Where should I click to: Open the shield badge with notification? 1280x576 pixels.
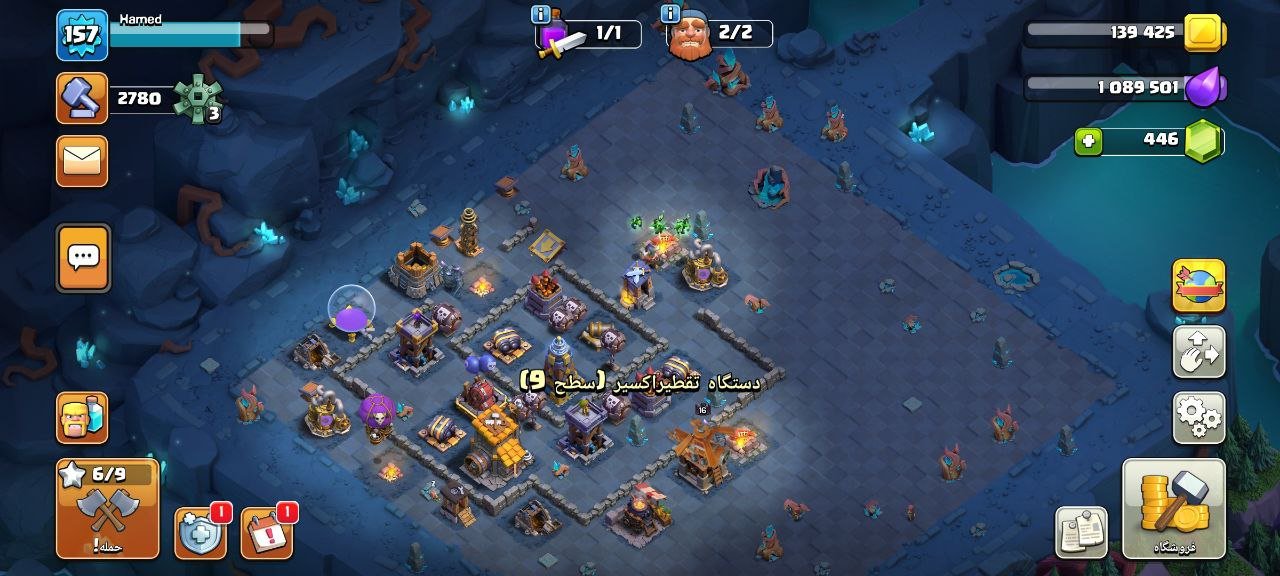click(200, 532)
